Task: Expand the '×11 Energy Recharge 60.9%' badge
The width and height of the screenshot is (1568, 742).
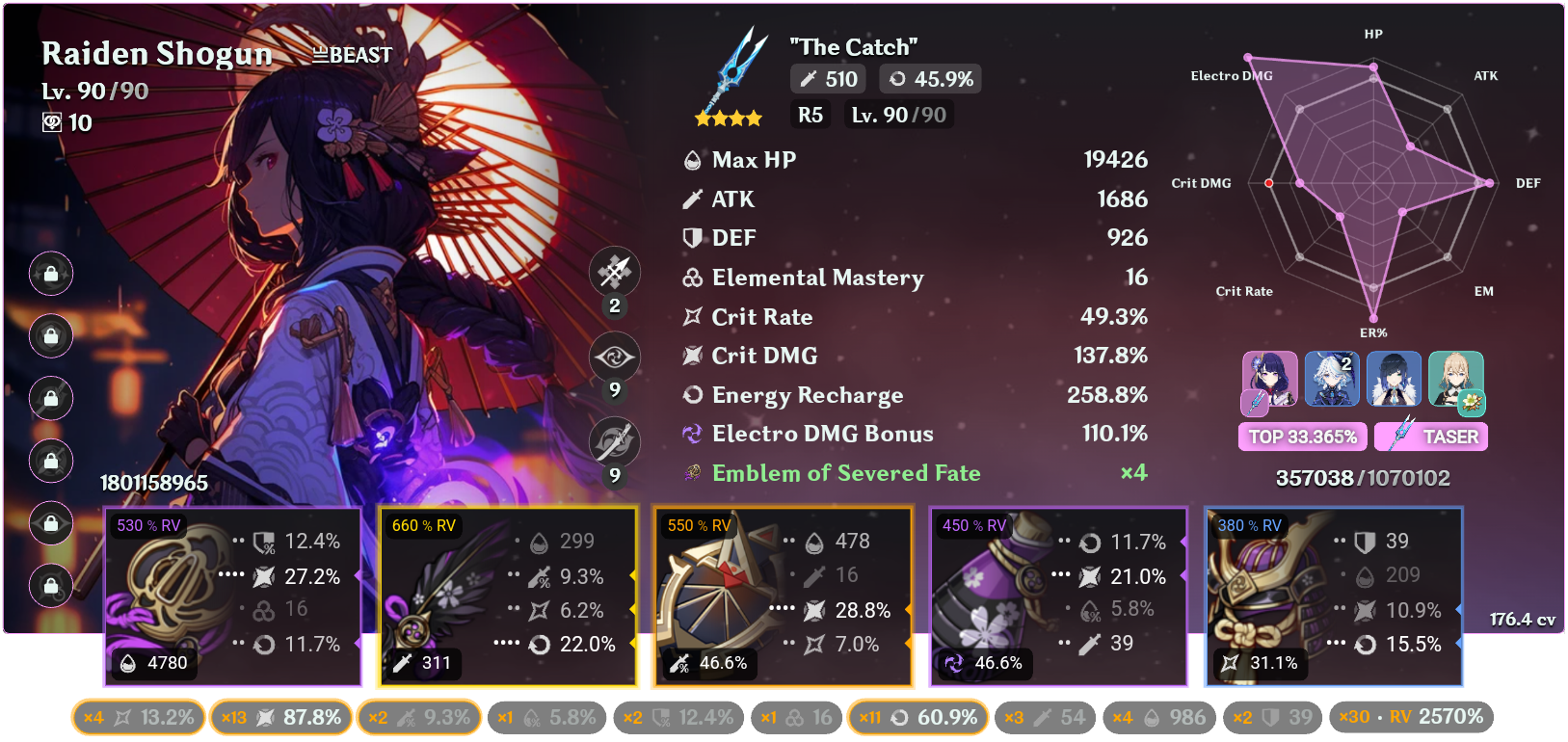Action: pos(917,717)
